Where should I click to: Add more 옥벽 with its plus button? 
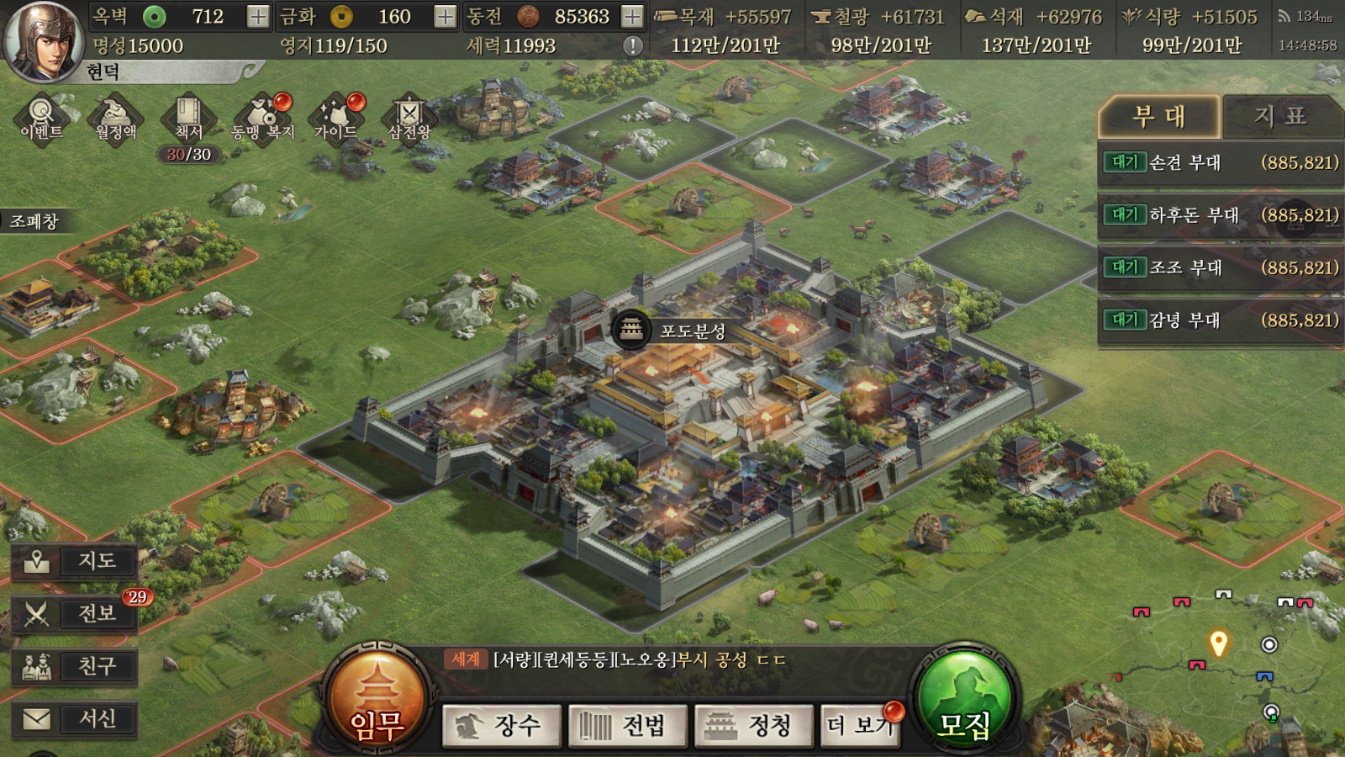257,17
